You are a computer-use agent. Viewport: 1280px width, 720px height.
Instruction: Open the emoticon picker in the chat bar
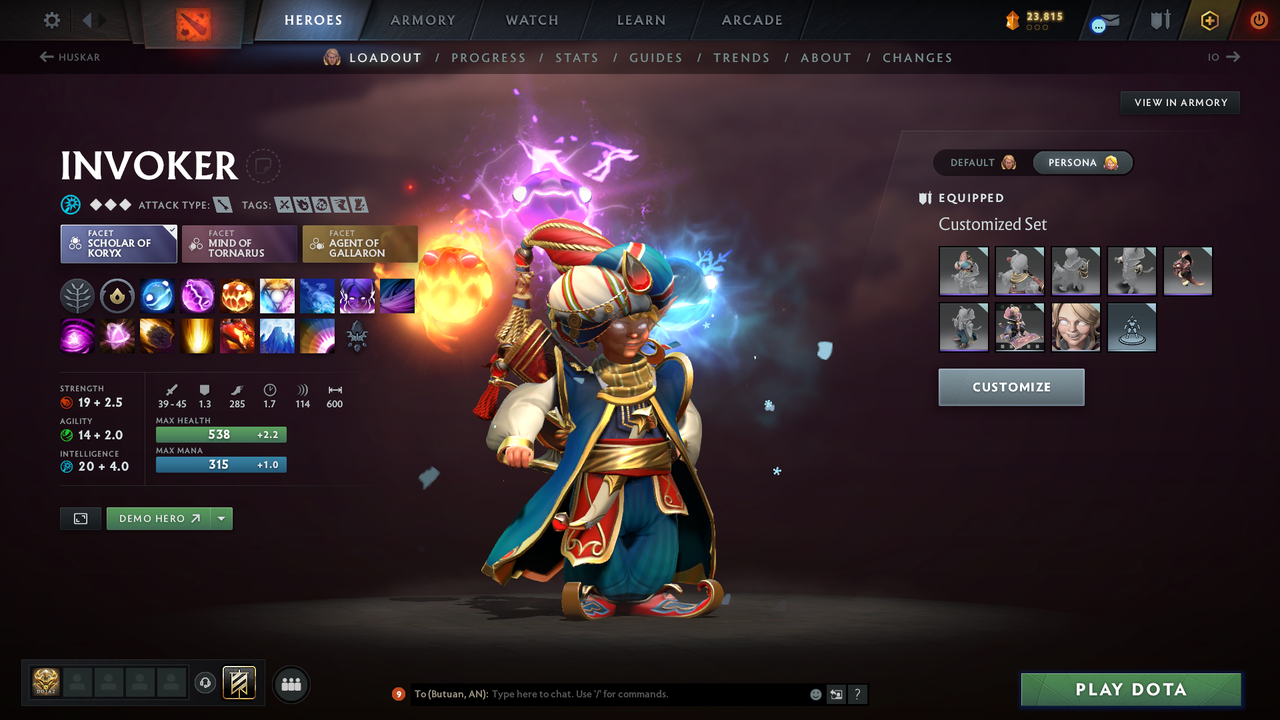(814, 694)
